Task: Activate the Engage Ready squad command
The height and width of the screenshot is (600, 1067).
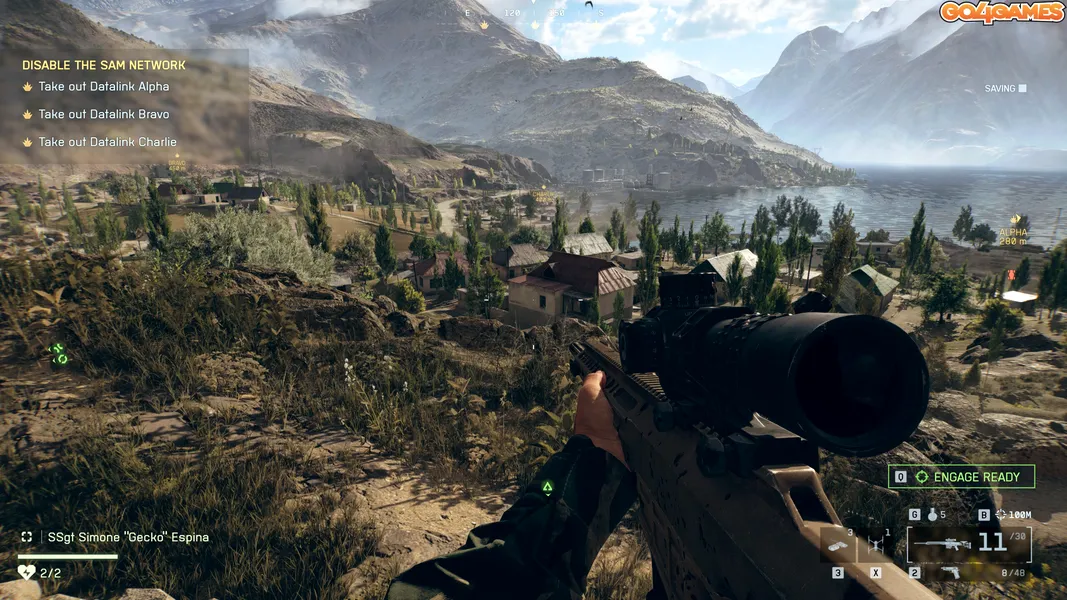Action: 961,477
